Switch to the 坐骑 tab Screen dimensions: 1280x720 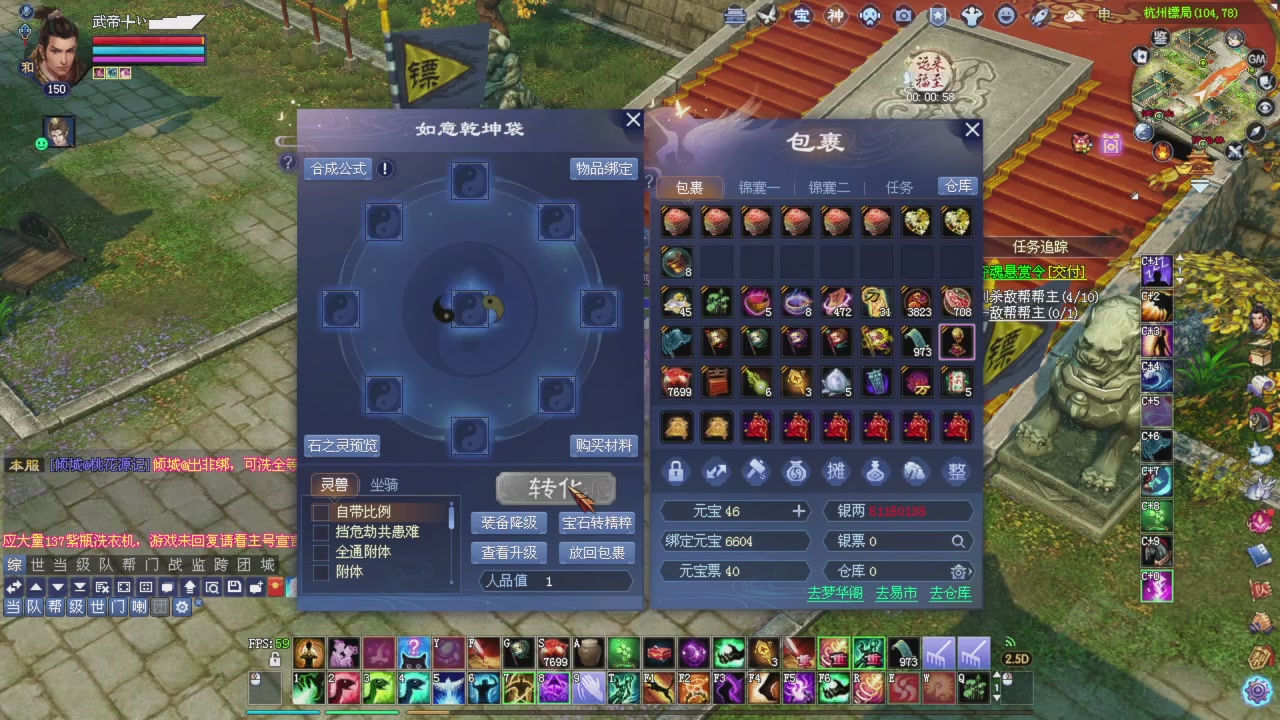(x=383, y=484)
